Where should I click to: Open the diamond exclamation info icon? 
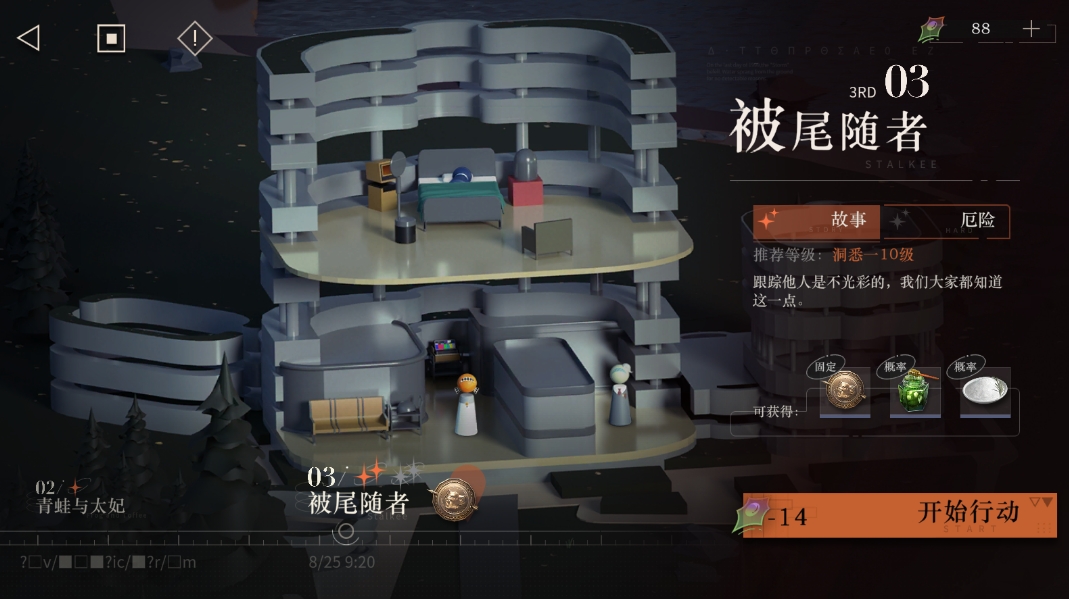point(194,39)
